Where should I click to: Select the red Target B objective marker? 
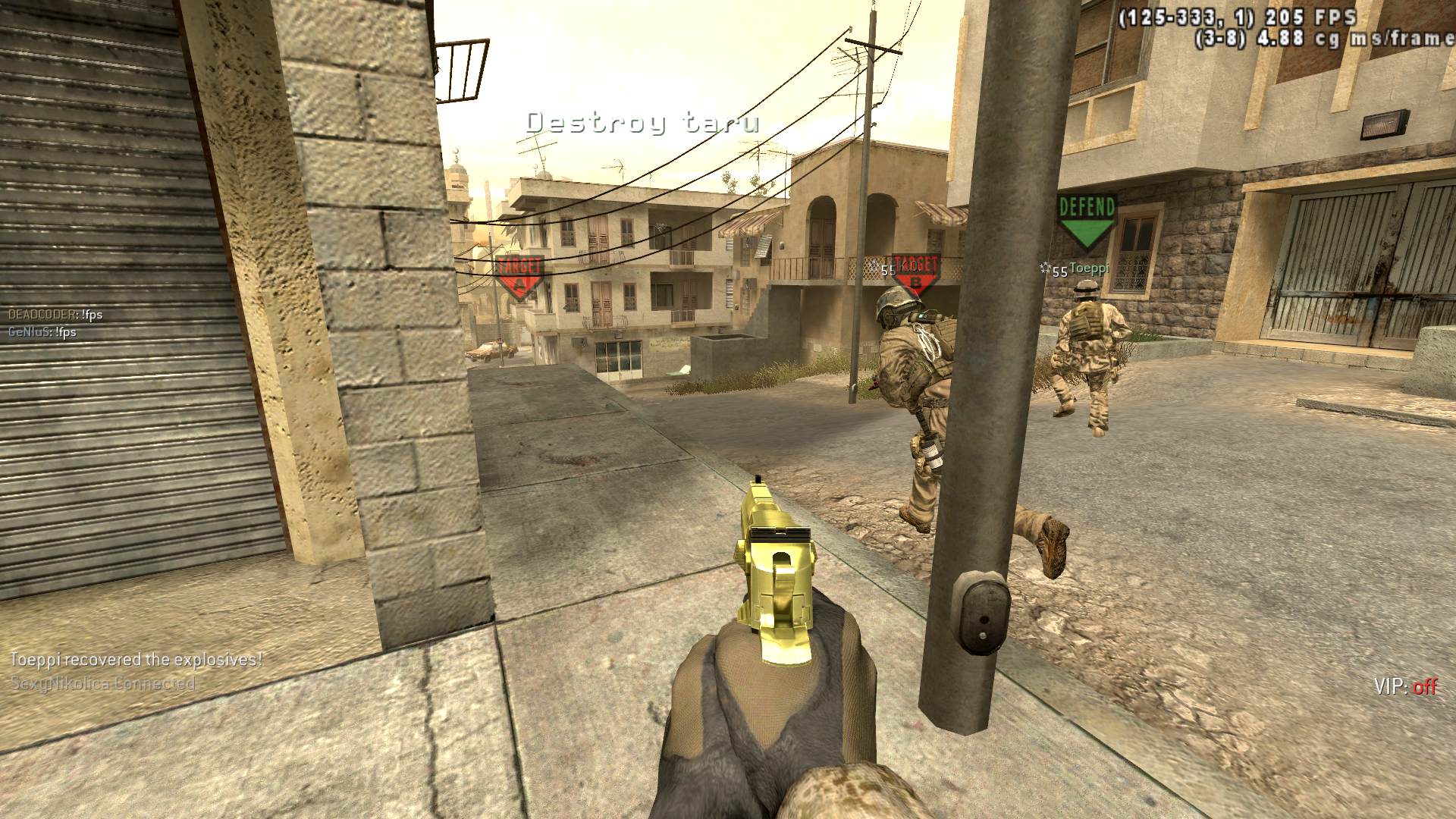[915, 275]
